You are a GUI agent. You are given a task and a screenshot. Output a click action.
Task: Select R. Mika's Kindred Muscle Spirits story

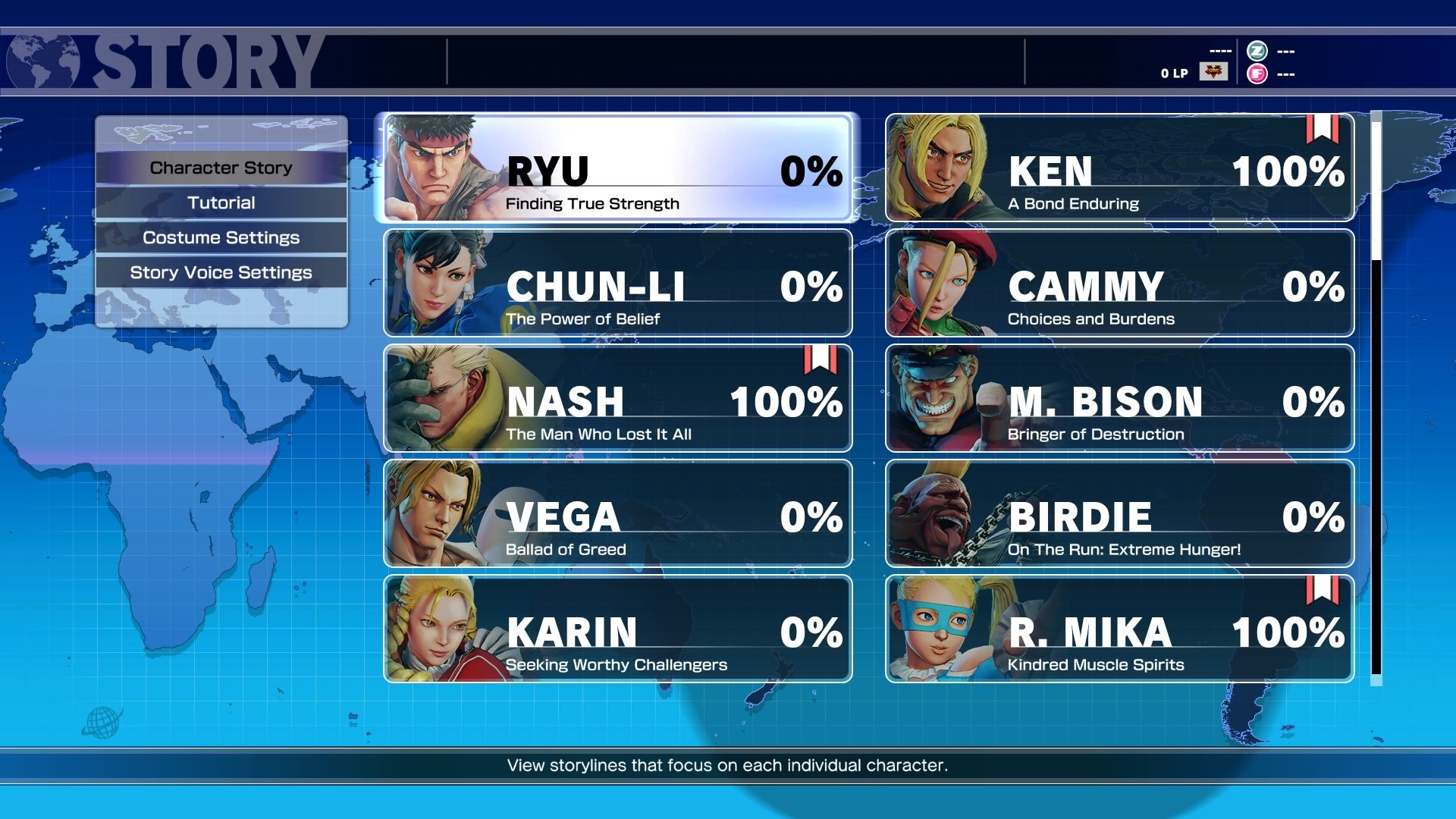pyautogui.click(x=1119, y=629)
